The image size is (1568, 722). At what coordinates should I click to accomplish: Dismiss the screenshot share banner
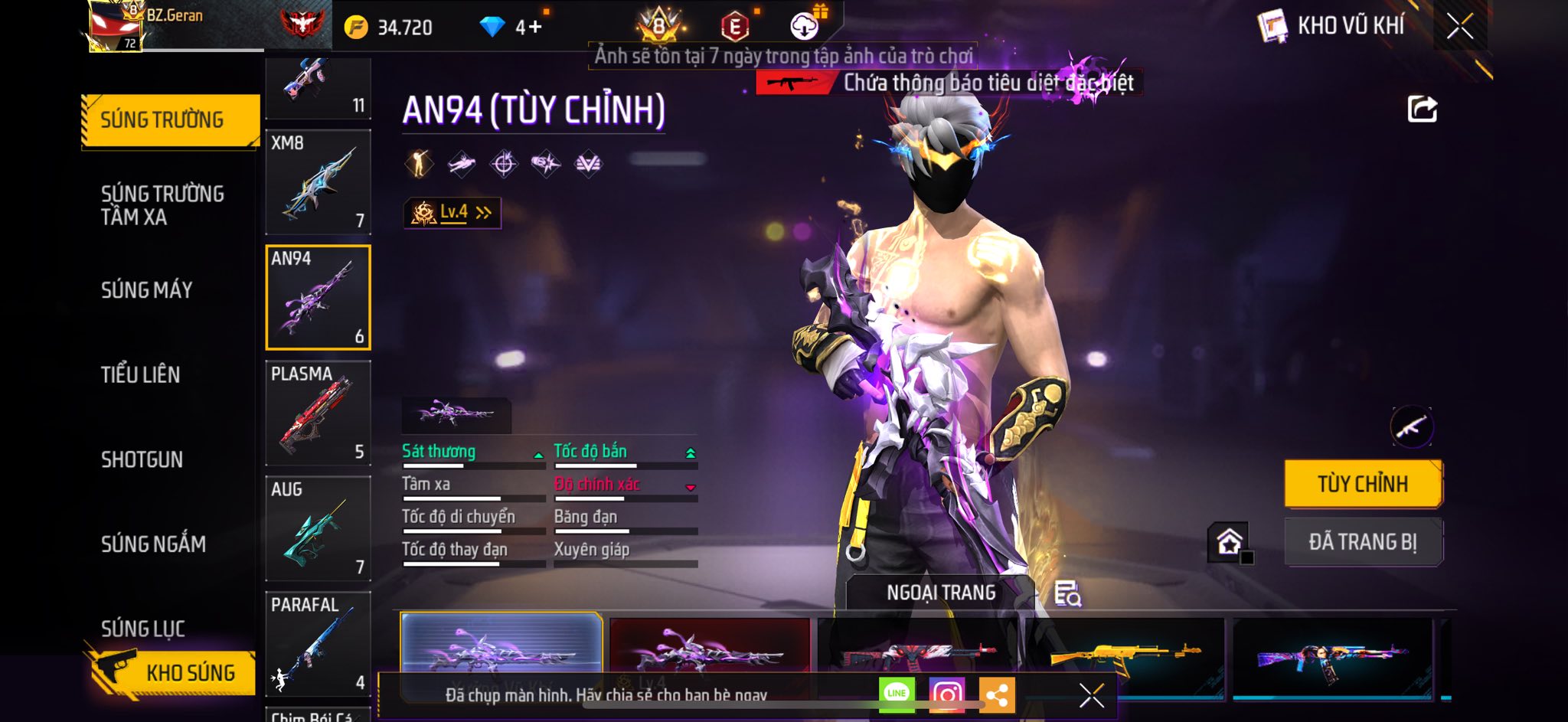tap(1091, 695)
